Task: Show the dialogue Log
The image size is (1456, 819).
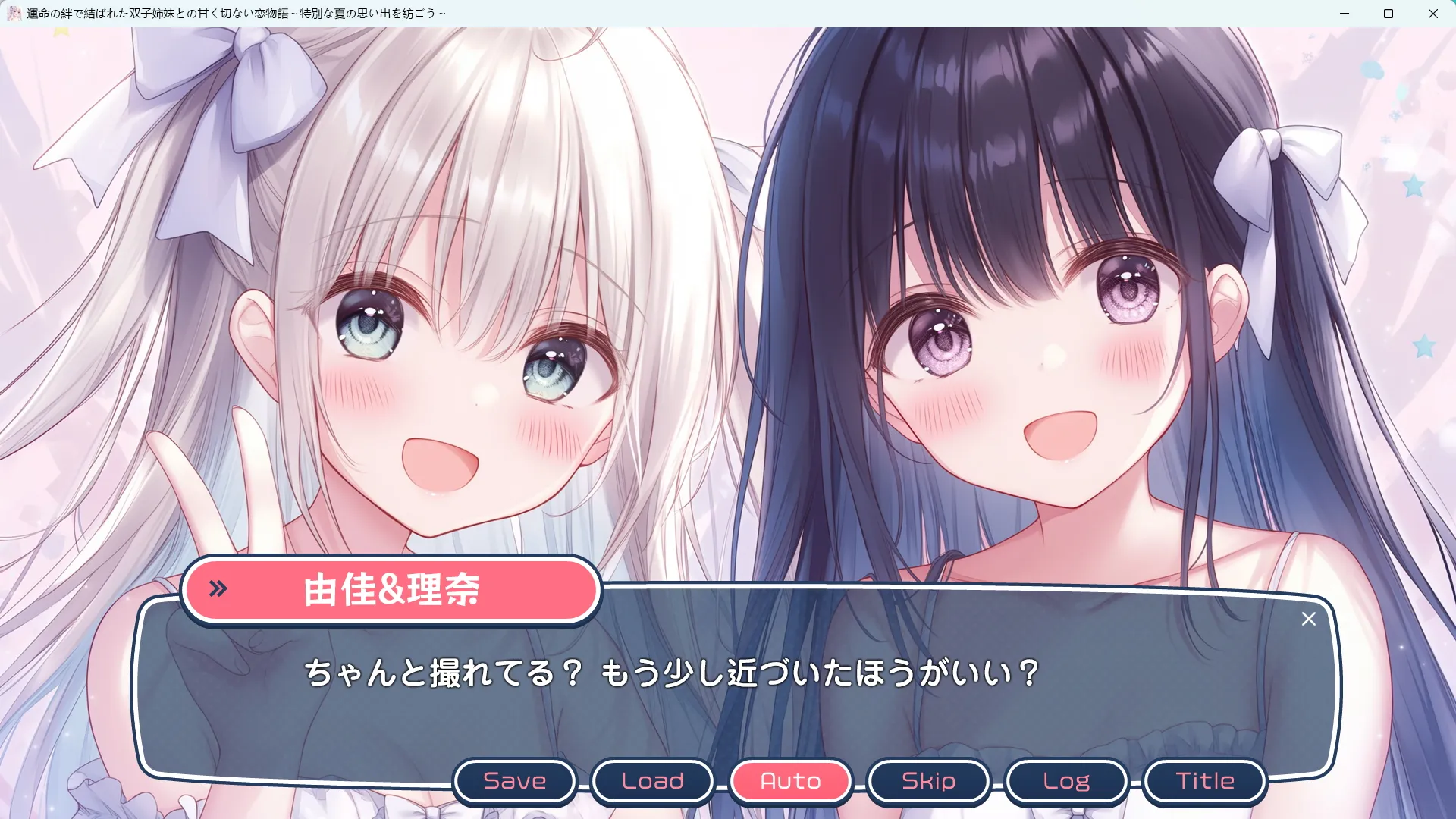Action: tap(1066, 781)
